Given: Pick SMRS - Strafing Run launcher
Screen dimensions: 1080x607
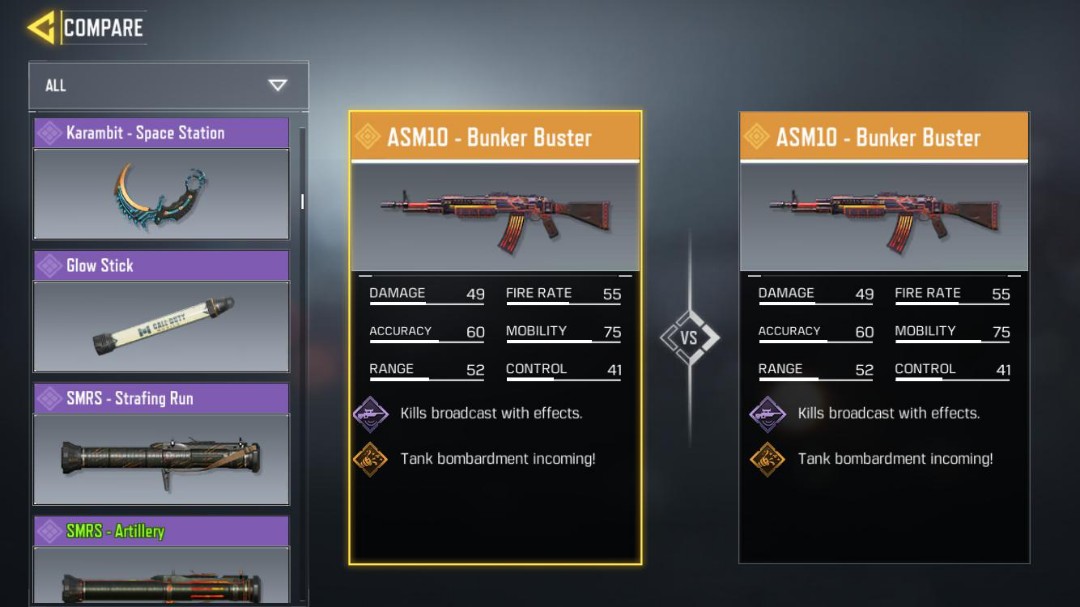Looking at the screenshot, I should (x=161, y=445).
